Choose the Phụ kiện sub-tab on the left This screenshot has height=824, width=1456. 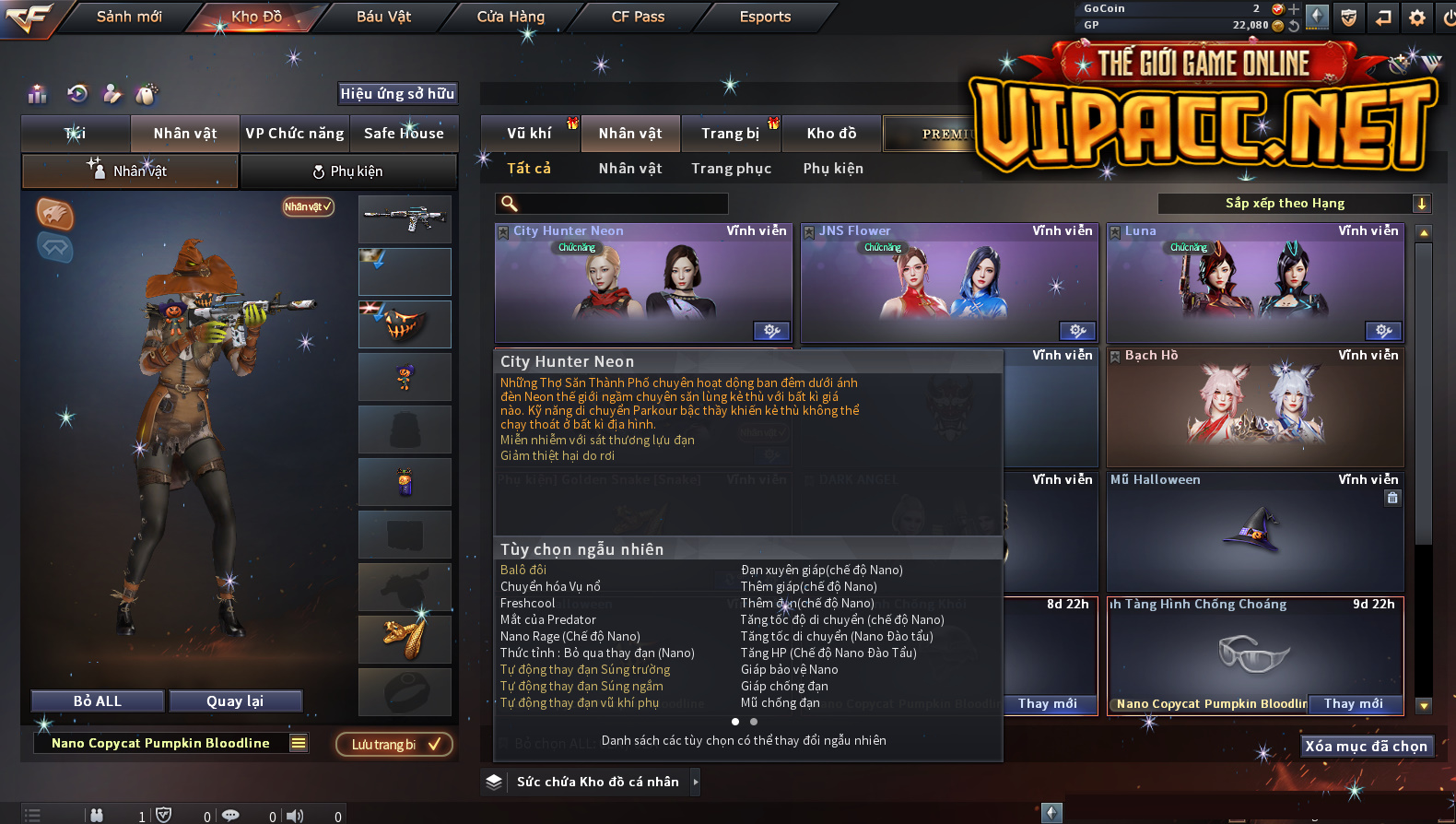pos(348,171)
